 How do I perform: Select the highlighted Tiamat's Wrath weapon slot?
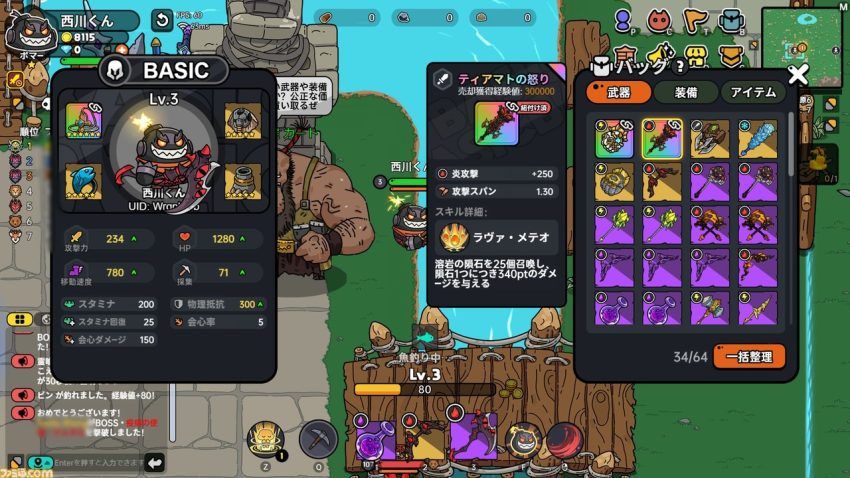coord(662,139)
